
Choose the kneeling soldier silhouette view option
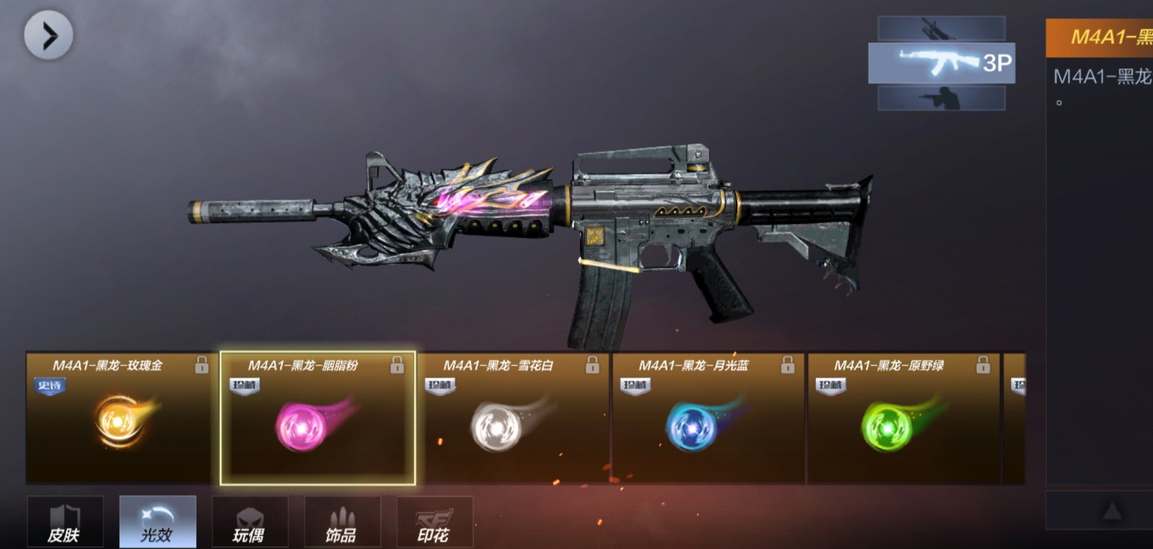(x=941, y=97)
